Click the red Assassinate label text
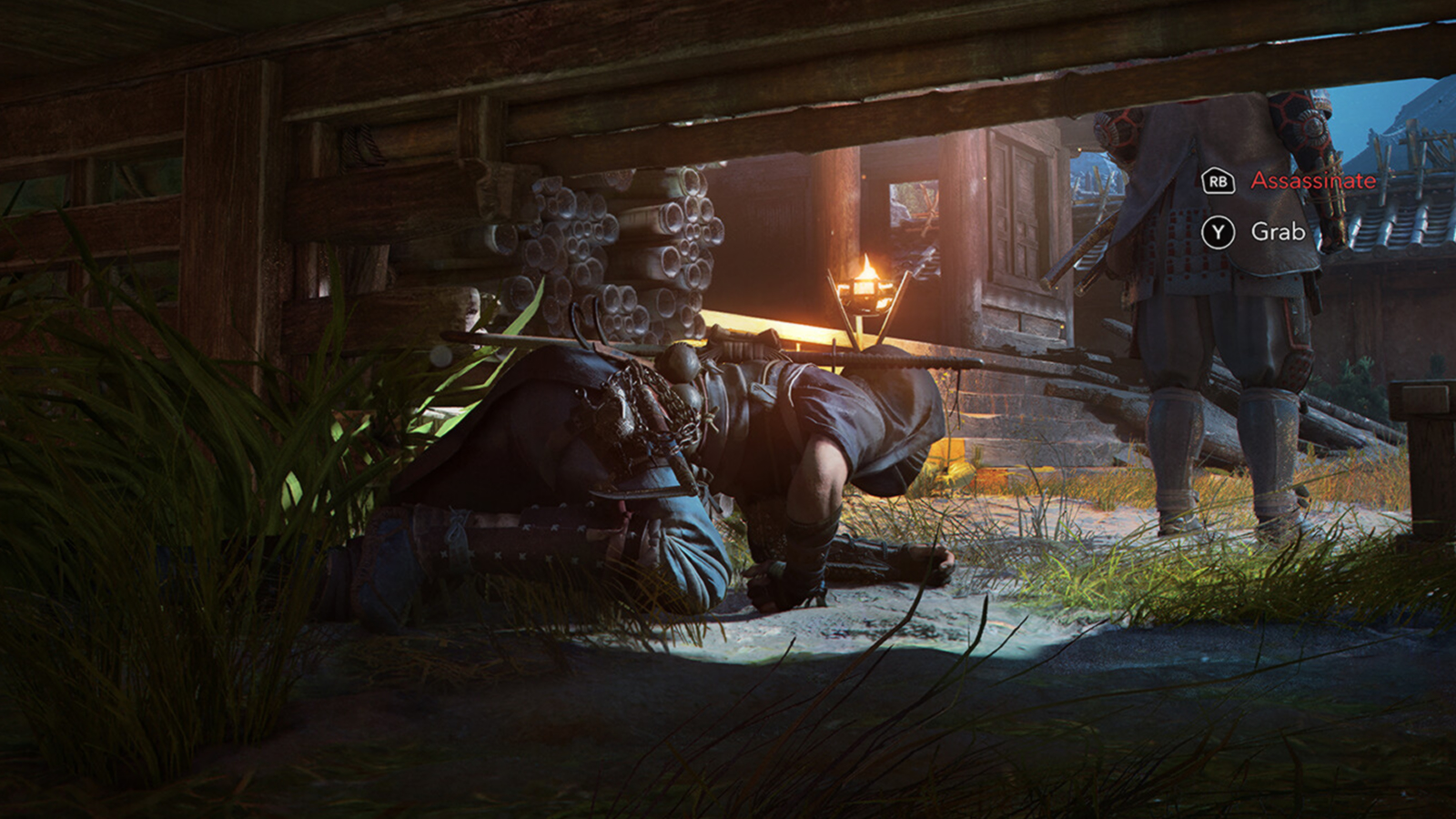This screenshot has width=1456, height=819. [x=1312, y=181]
